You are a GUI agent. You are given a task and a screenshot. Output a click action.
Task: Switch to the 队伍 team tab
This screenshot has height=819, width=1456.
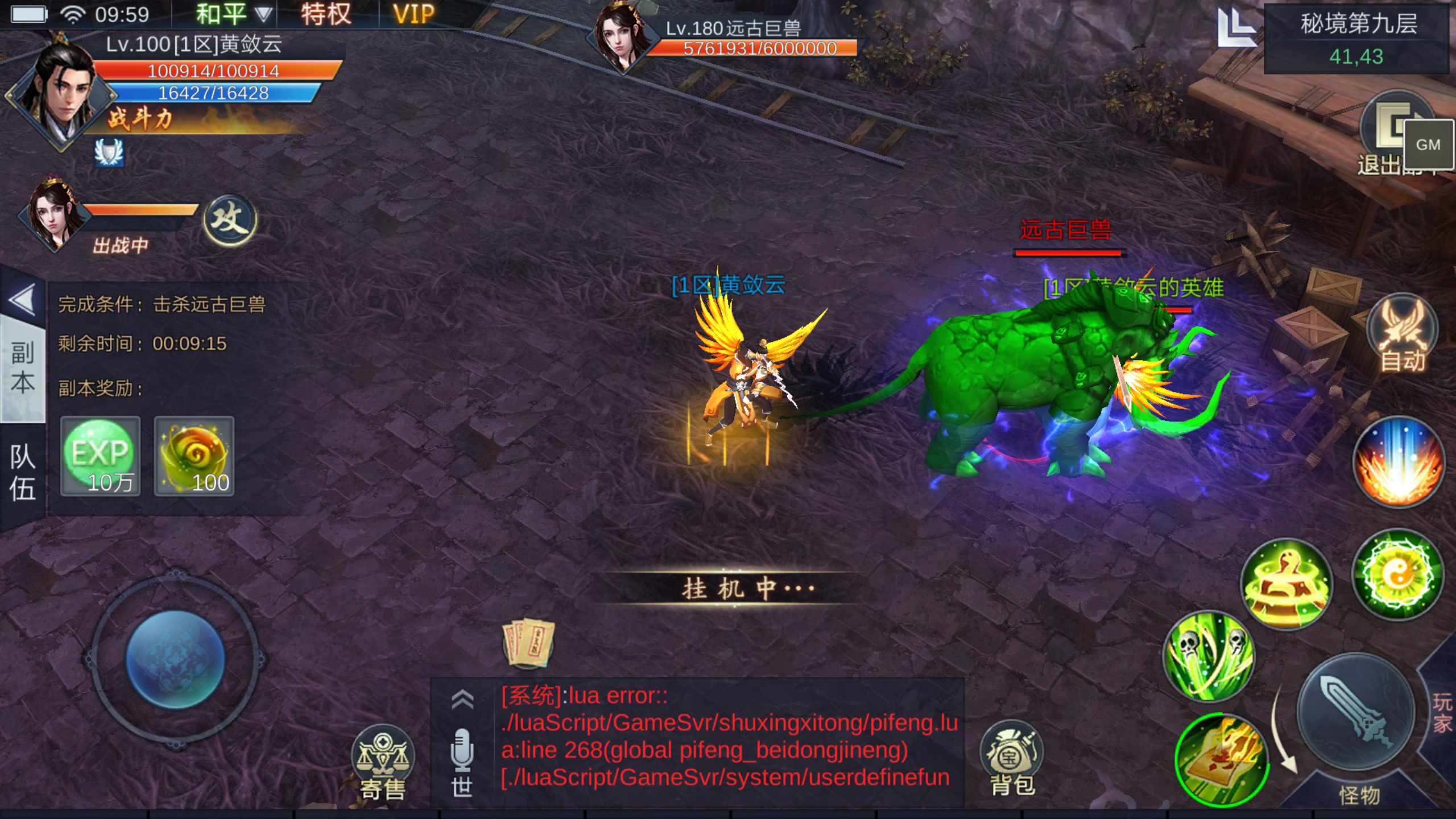click(x=23, y=473)
